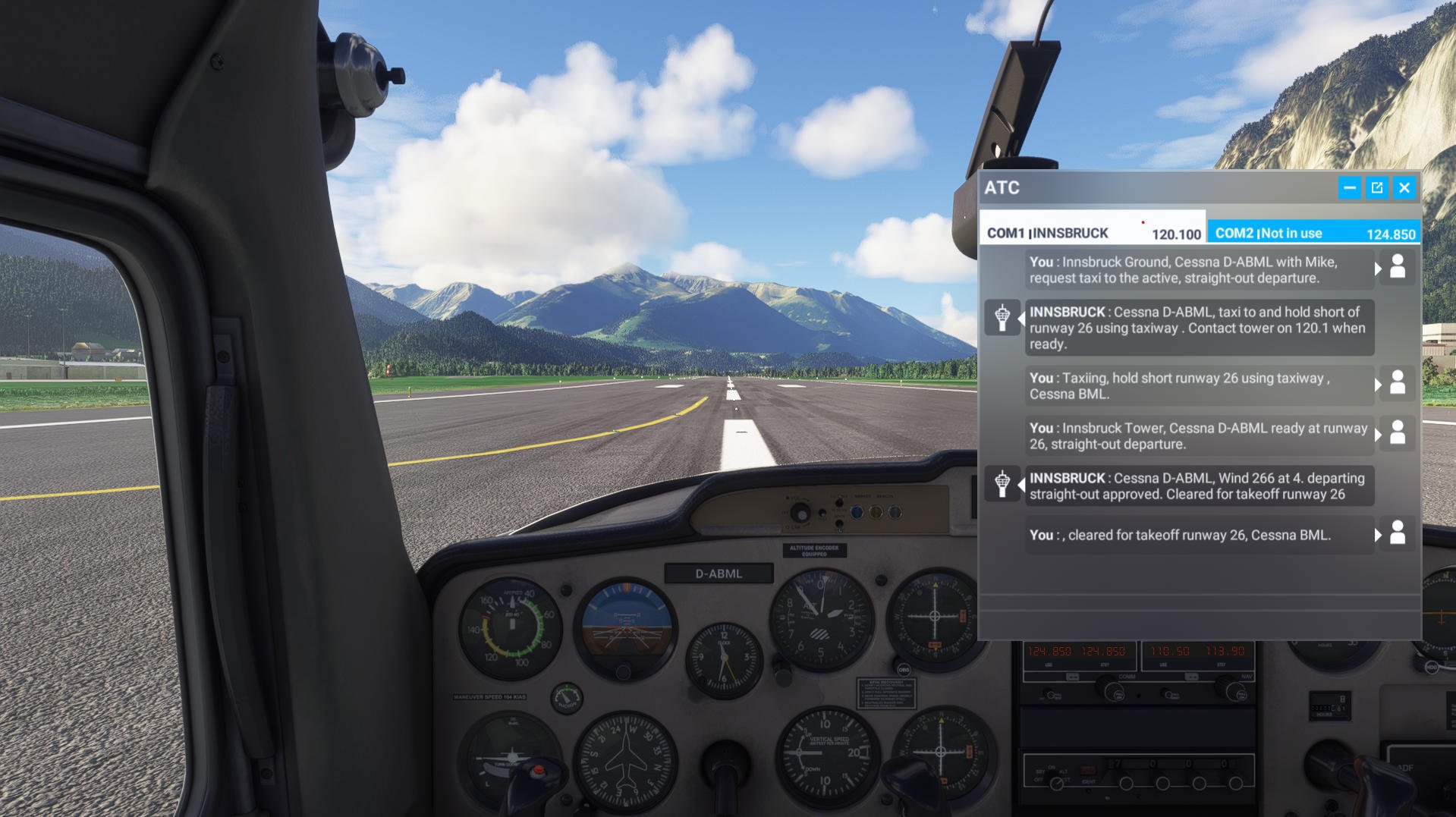Select the Innsbruck hold short runway 26 message
Viewport: 1456px width, 817px height.
[x=1199, y=328]
